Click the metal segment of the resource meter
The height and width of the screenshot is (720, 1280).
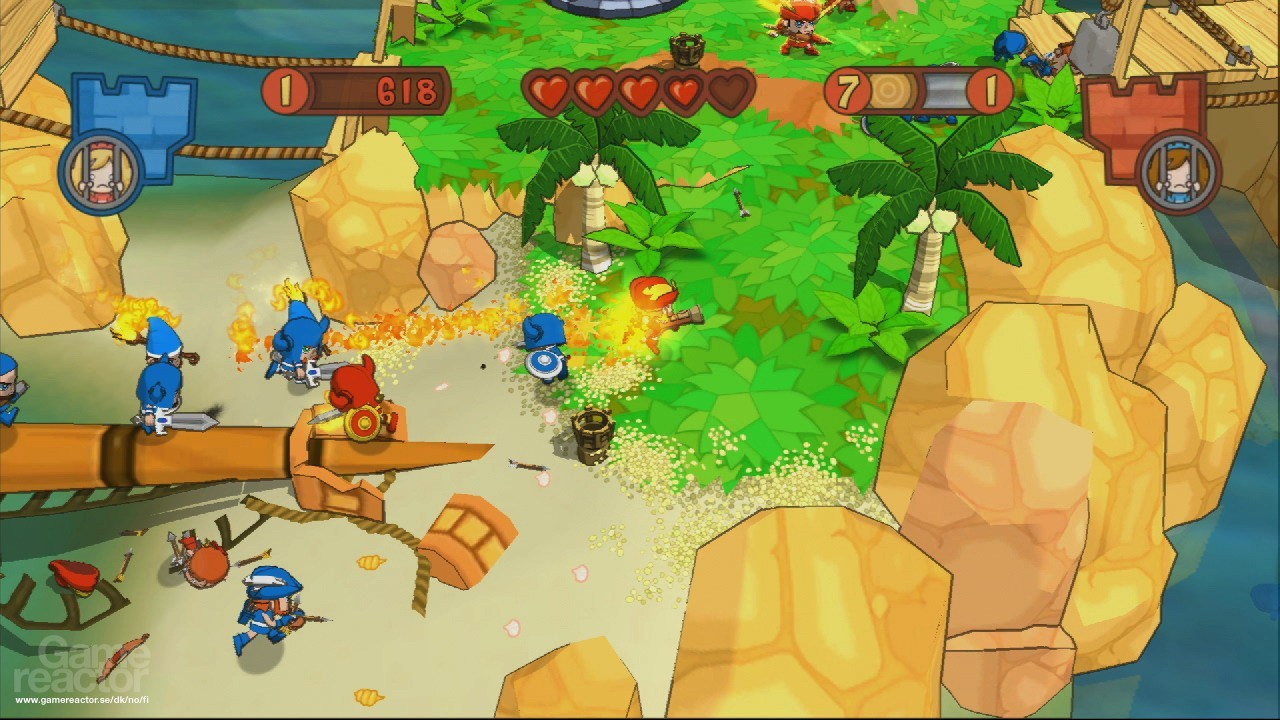coord(945,91)
